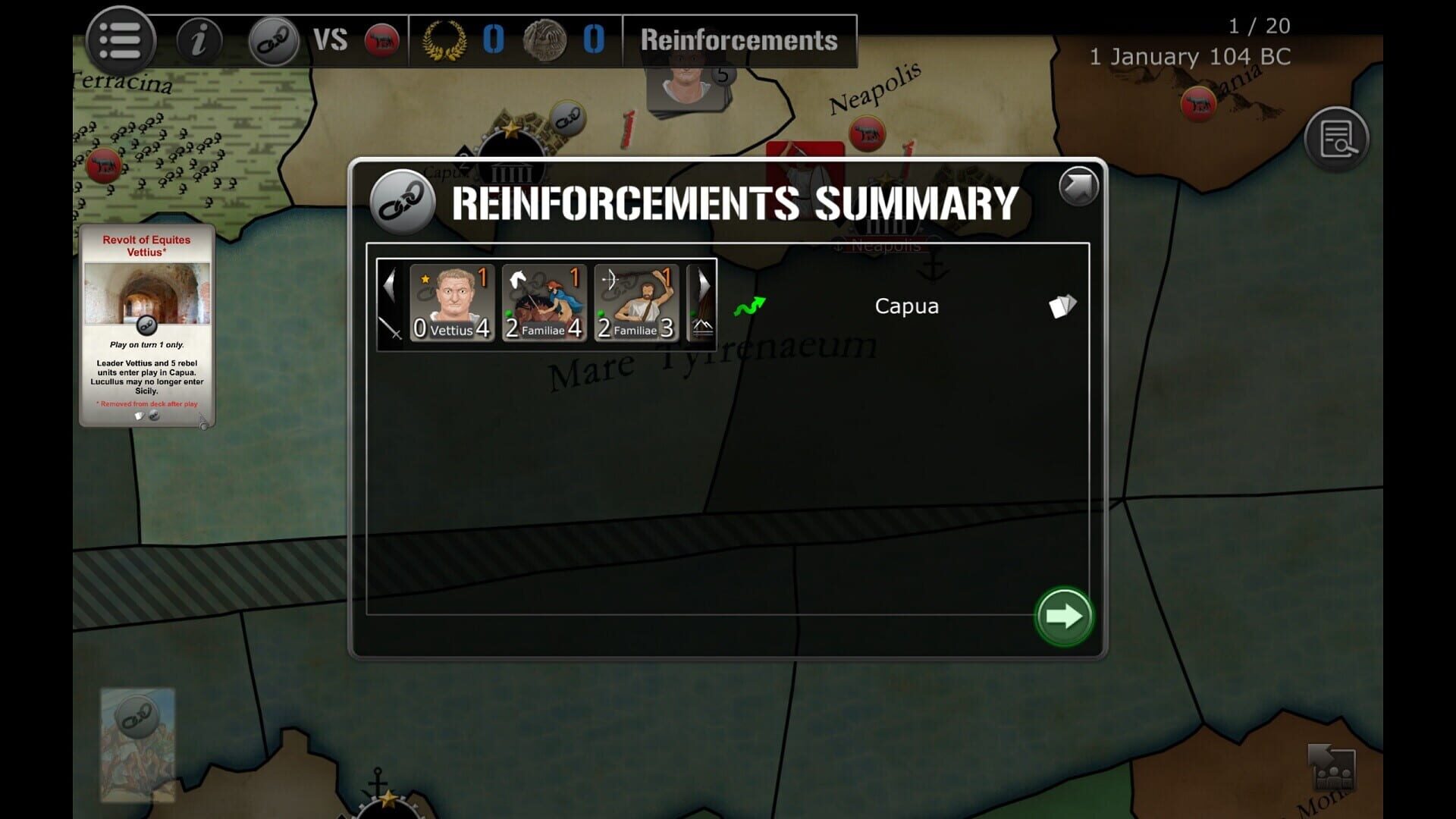Select the rebel chain faction icon beside VS
1456x819 pixels.
275,39
